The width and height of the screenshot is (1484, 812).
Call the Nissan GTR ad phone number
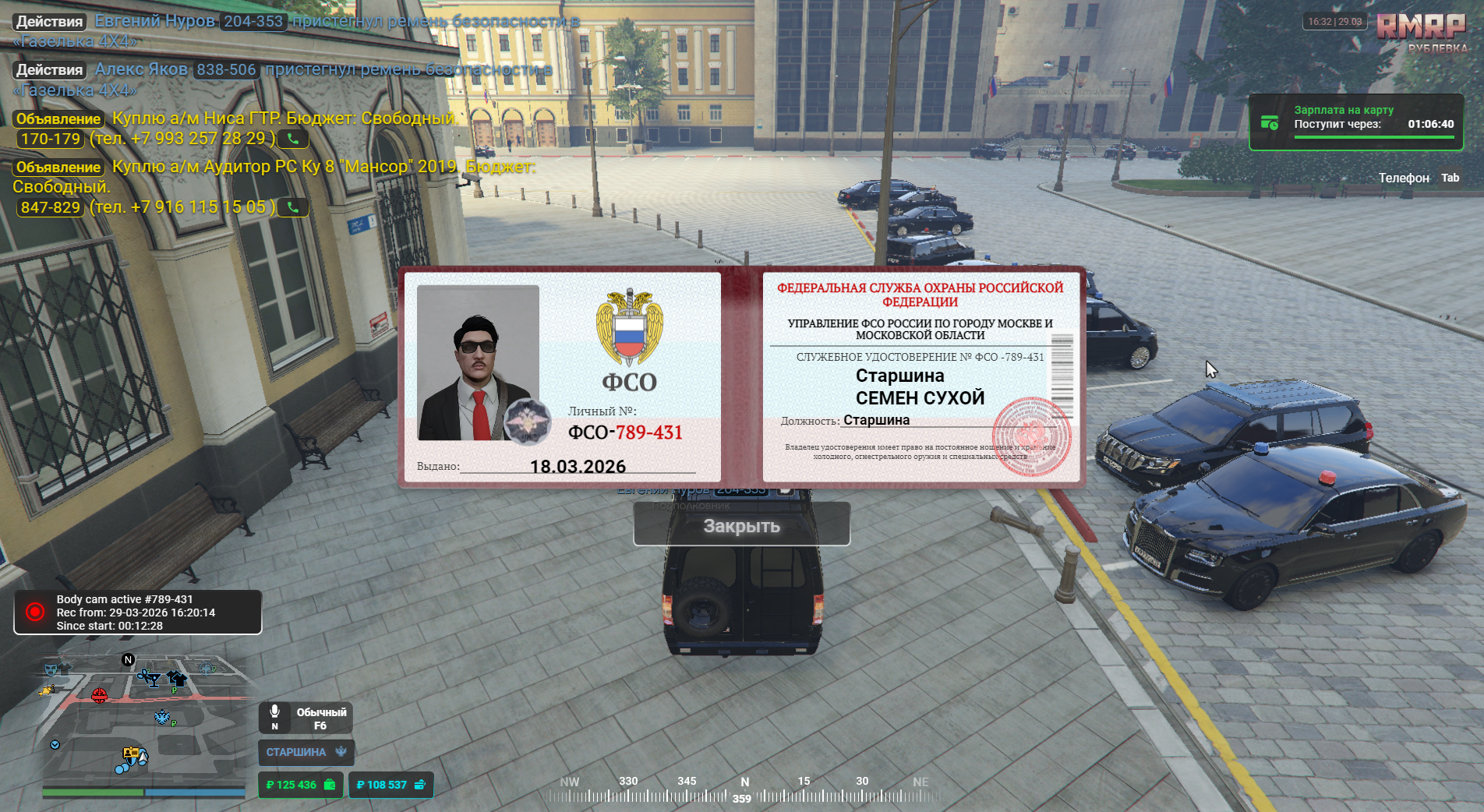coord(293,139)
